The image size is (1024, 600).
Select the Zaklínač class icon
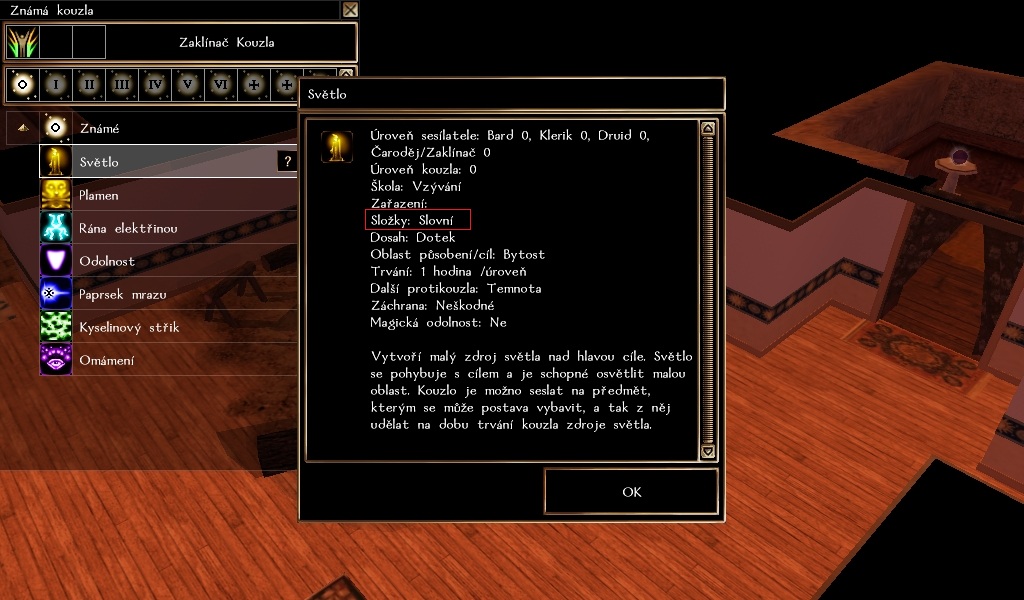[22, 42]
